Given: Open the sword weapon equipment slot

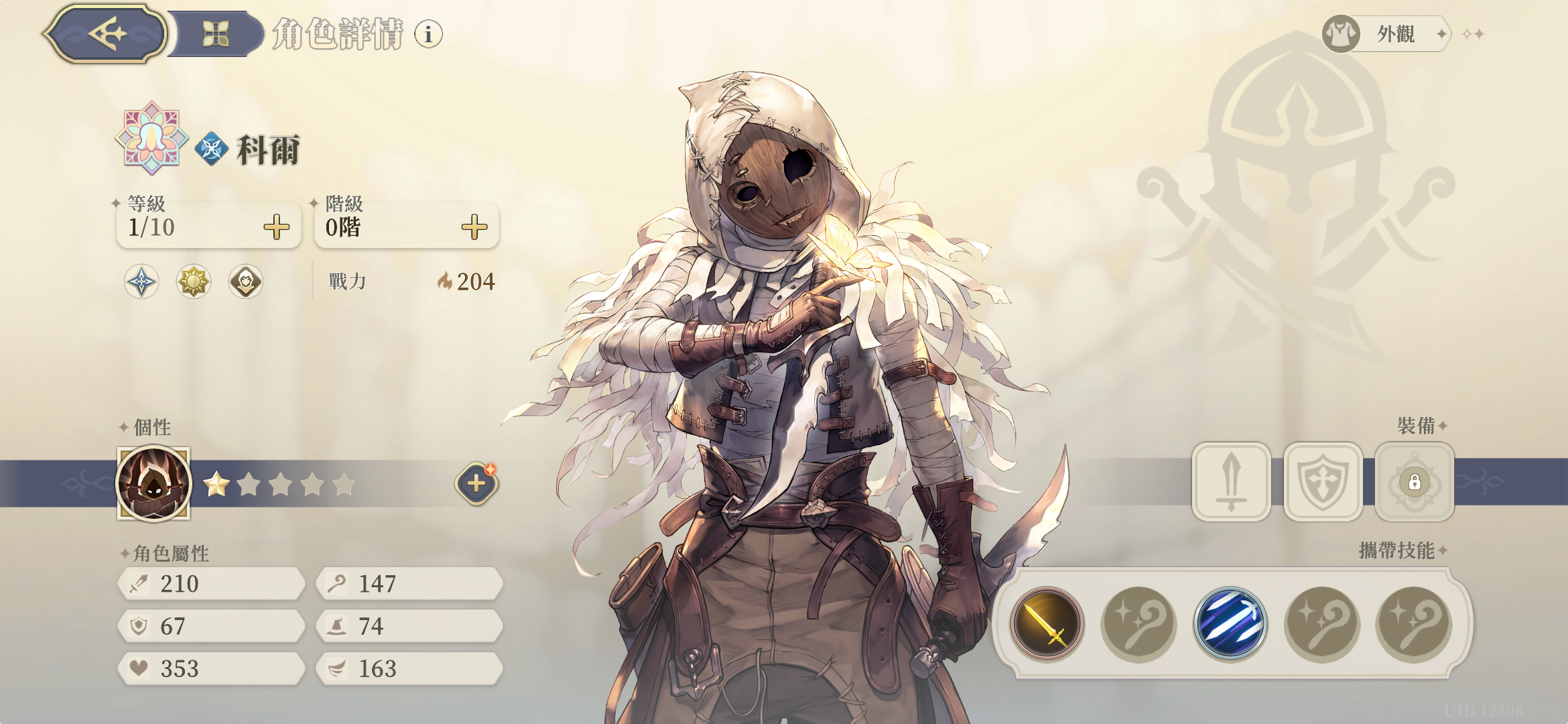Looking at the screenshot, I should (1231, 481).
